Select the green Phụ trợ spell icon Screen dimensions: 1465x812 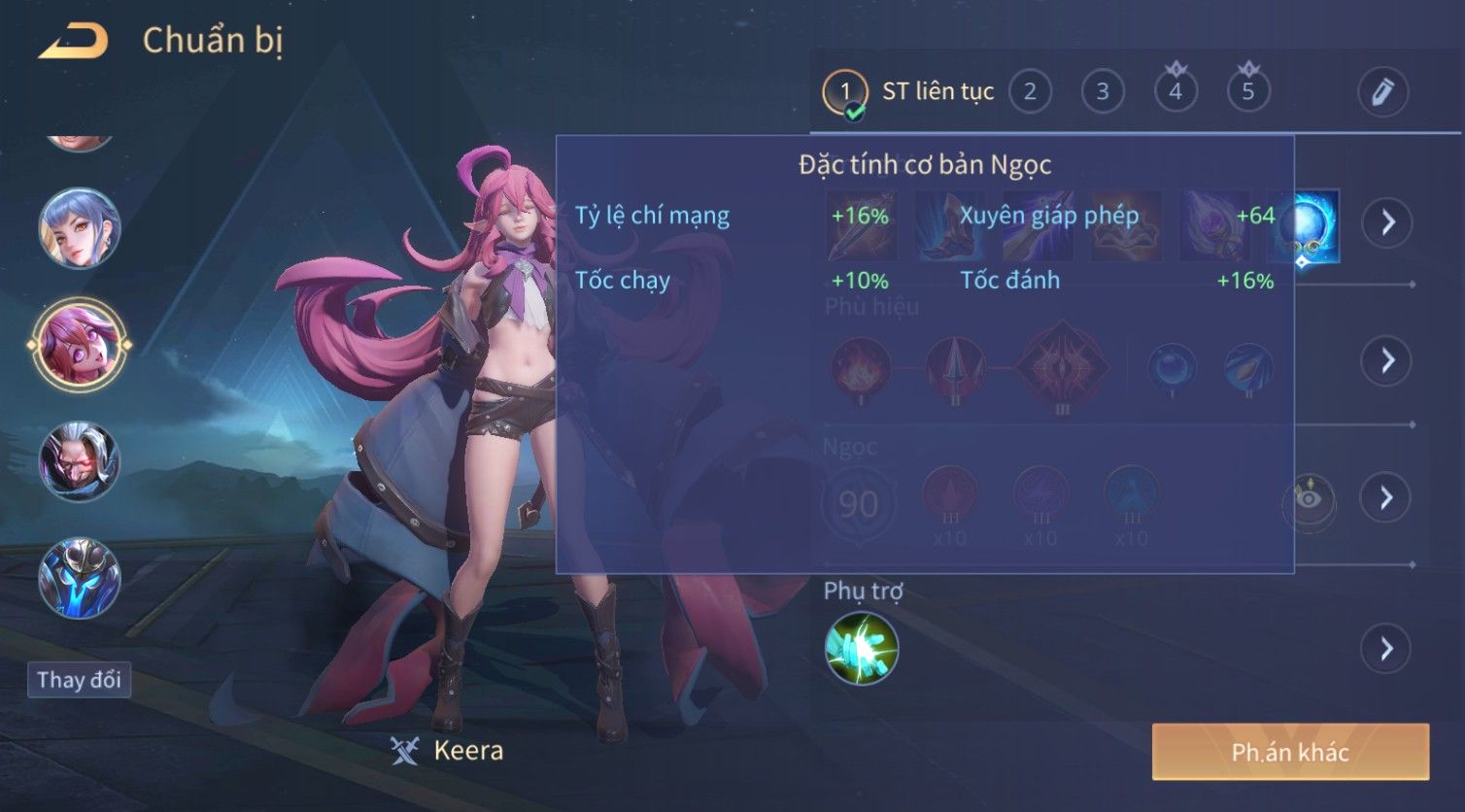pos(862,648)
